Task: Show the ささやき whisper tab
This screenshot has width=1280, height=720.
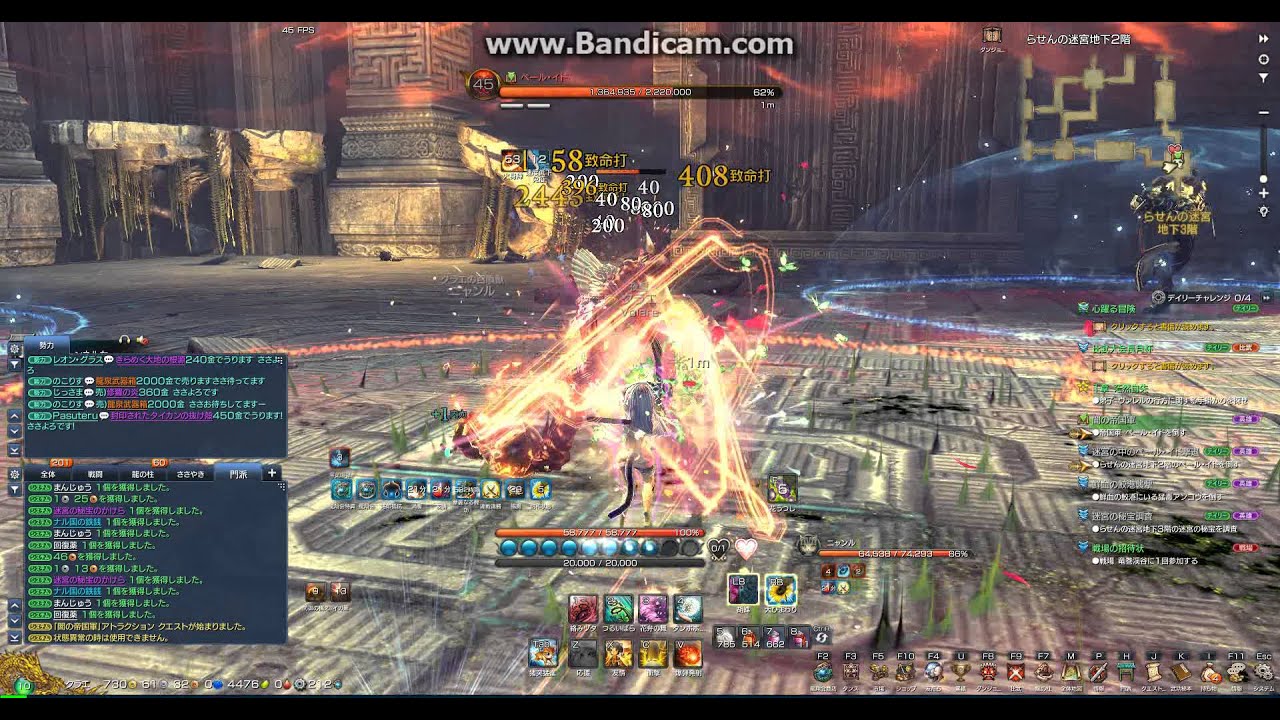Action: (x=191, y=473)
